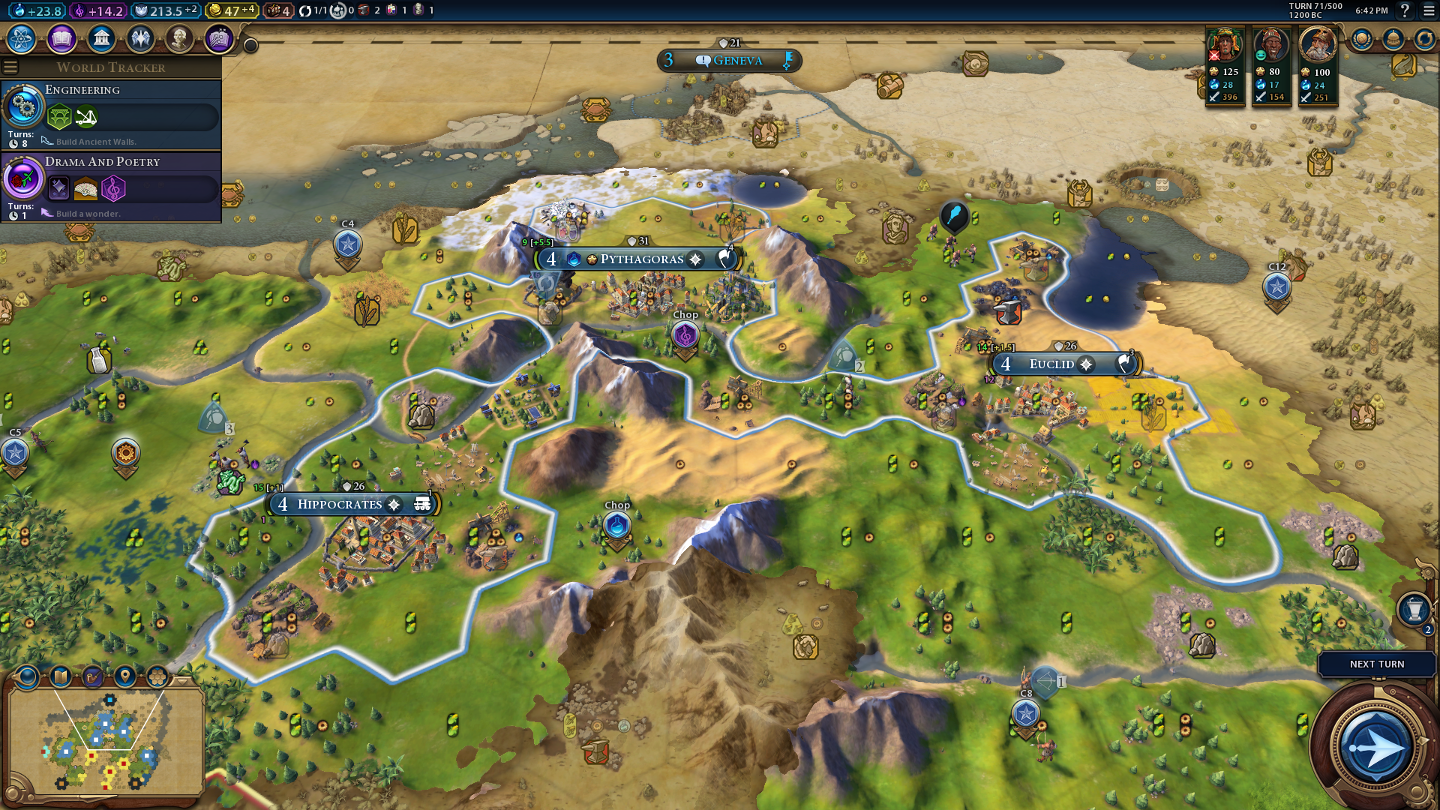End the turn with the Next Turn arrow button
Viewport: 1440px width, 810px height.
click(1377, 745)
